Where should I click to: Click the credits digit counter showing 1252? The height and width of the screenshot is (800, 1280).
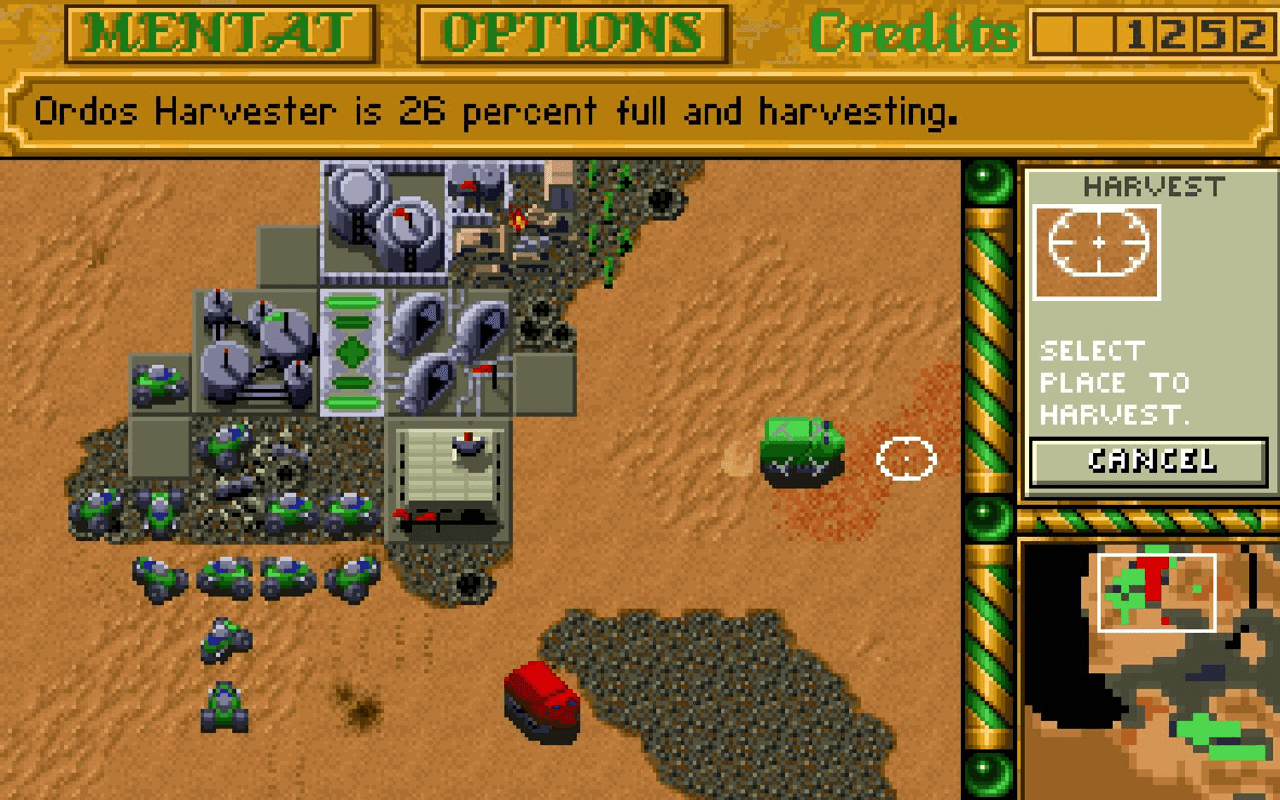1205,32
